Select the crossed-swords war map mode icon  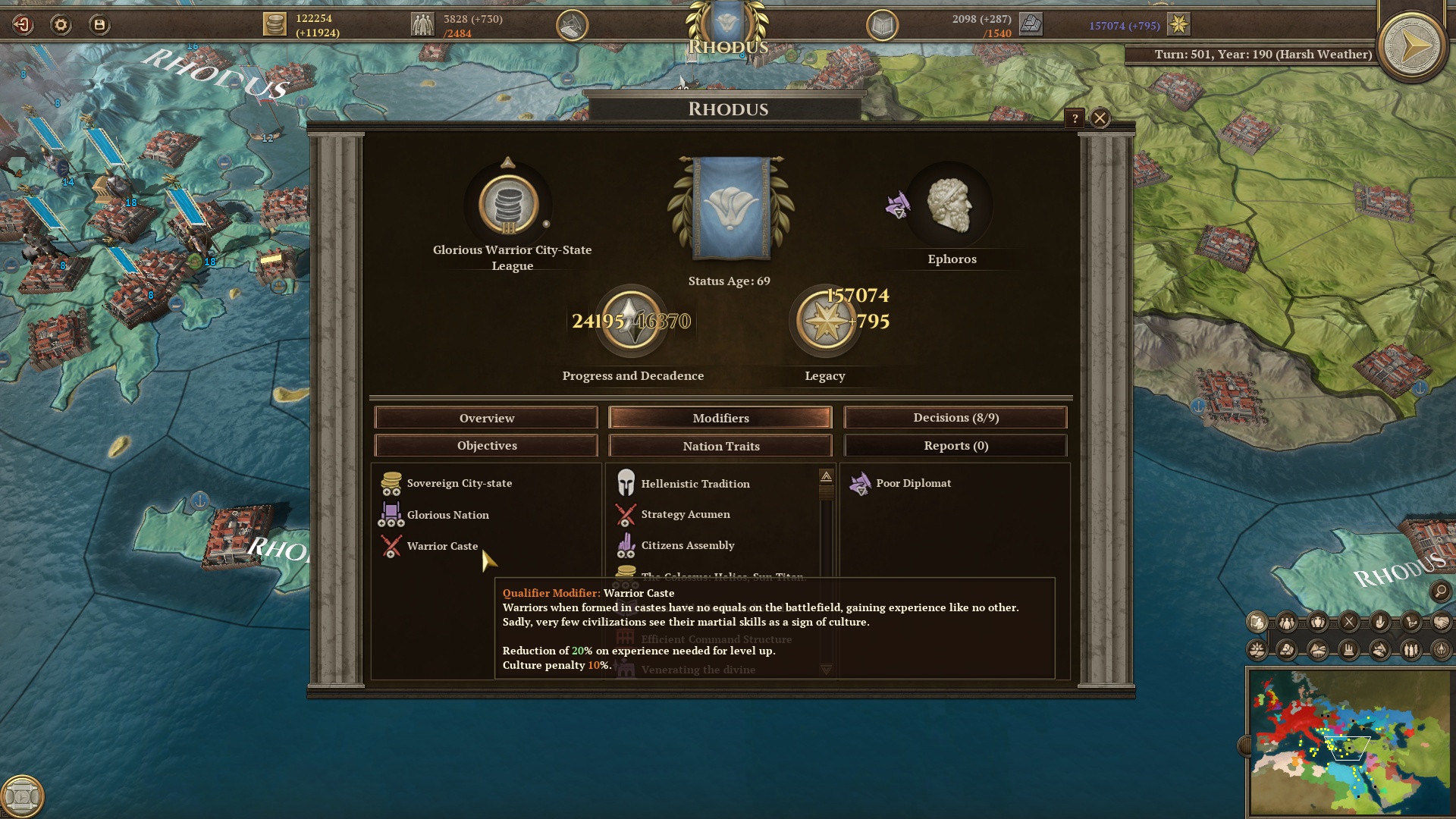coord(1348,622)
